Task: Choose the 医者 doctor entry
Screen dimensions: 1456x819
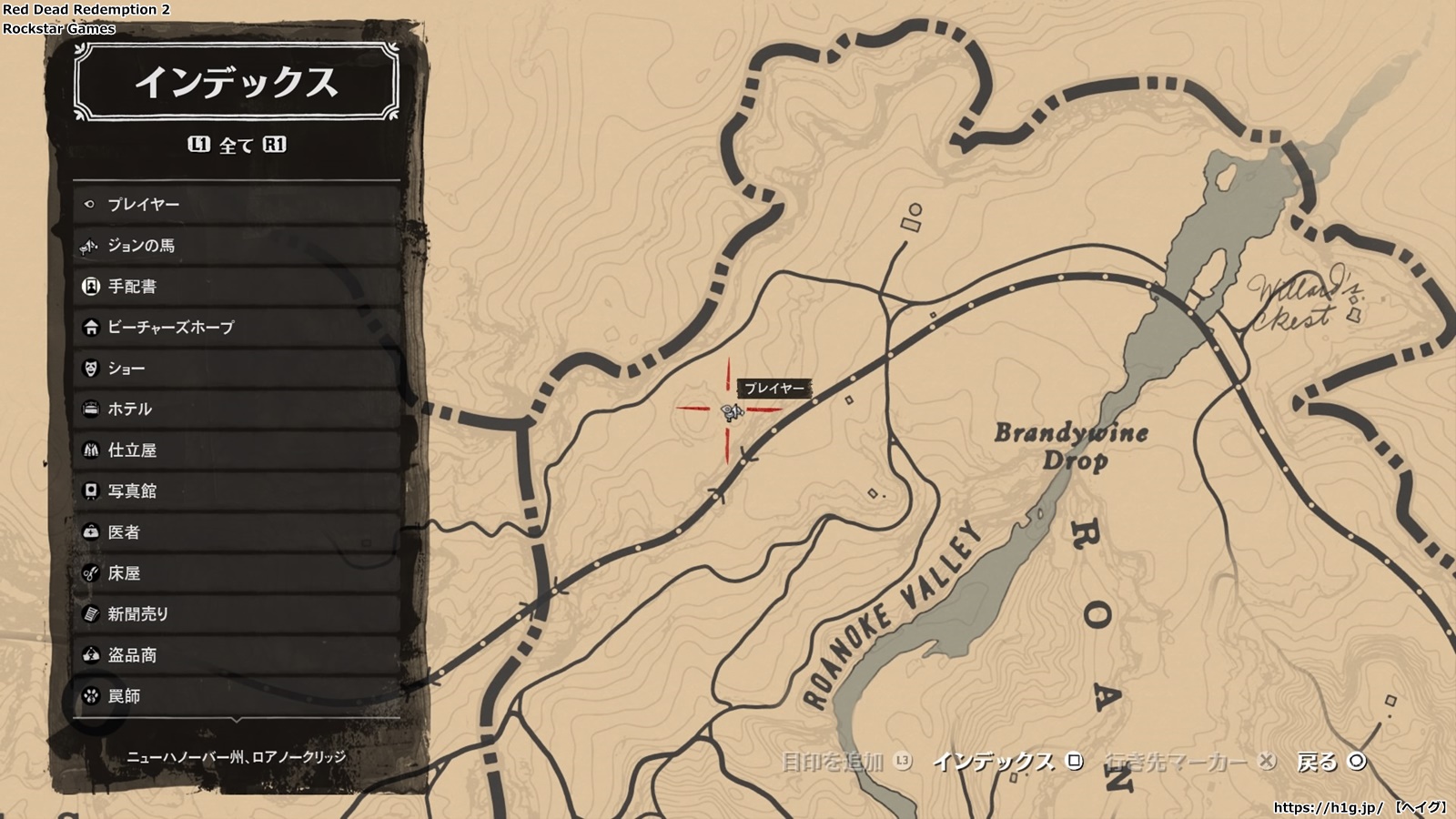Action: coord(237,532)
